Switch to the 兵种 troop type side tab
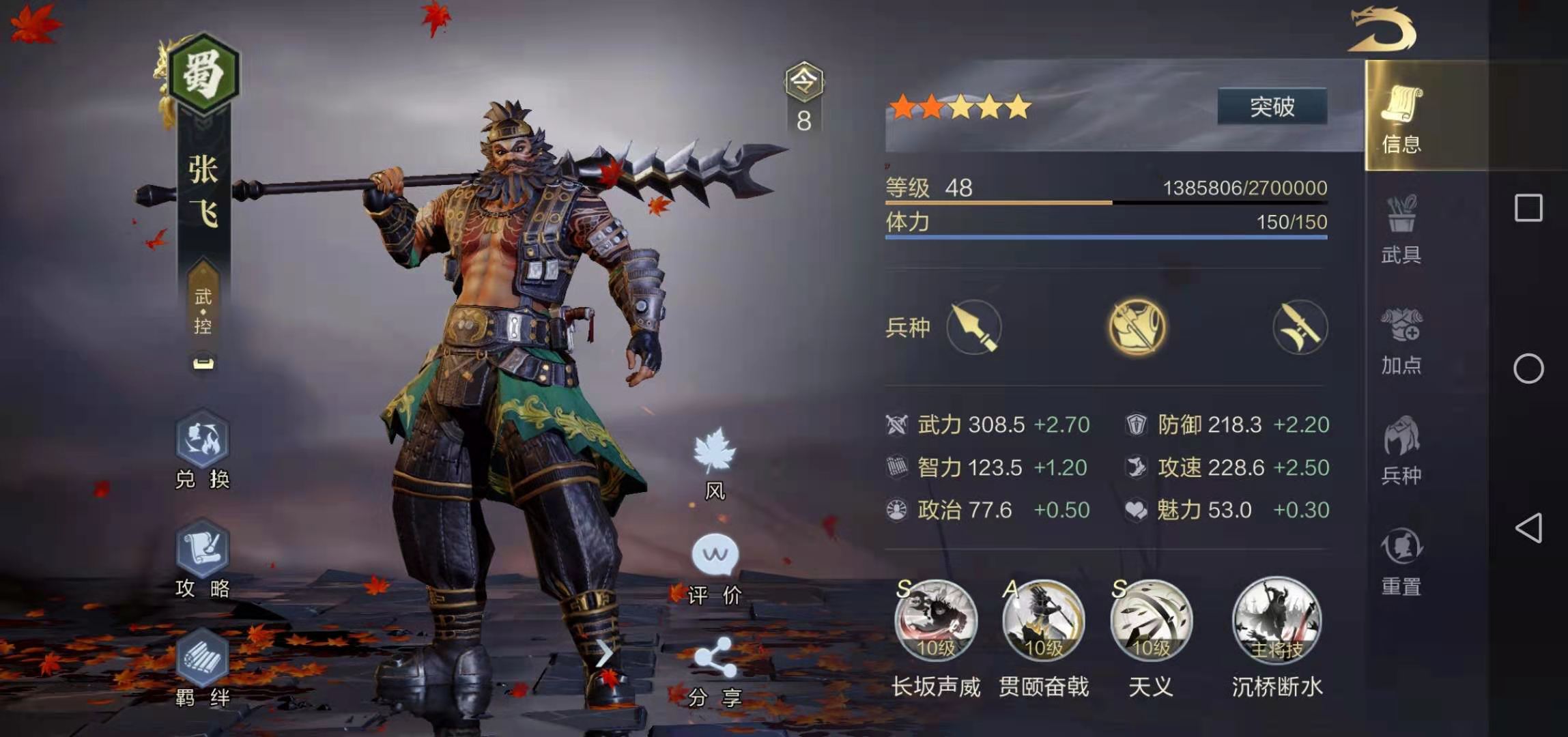Image resolution: width=1568 pixels, height=737 pixels. coord(1401,450)
